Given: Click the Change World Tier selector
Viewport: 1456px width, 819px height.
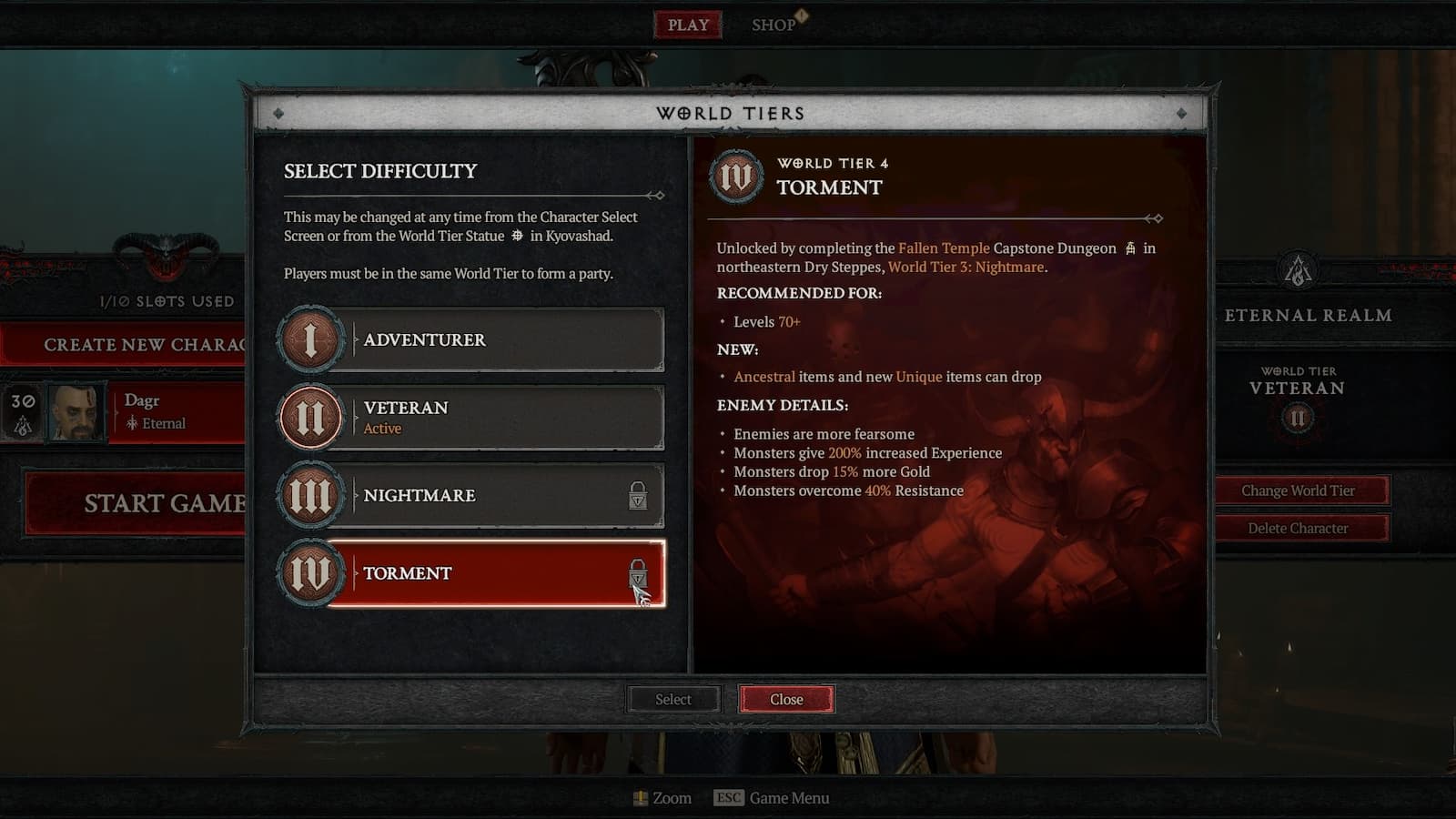Looking at the screenshot, I should (1300, 490).
